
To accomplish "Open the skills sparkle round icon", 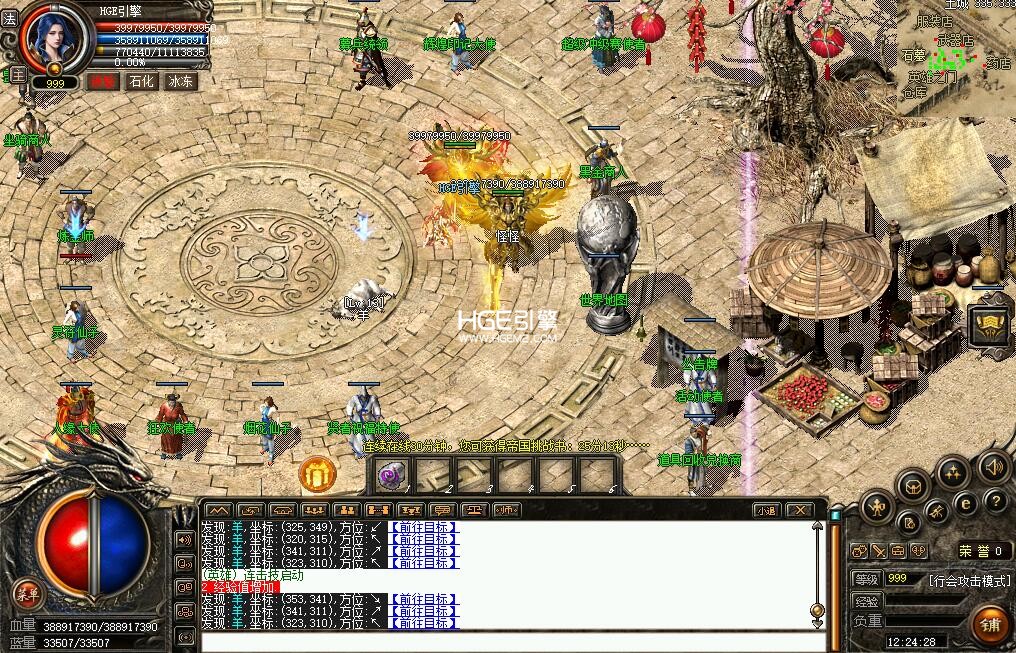I will click(x=951, y=470).
